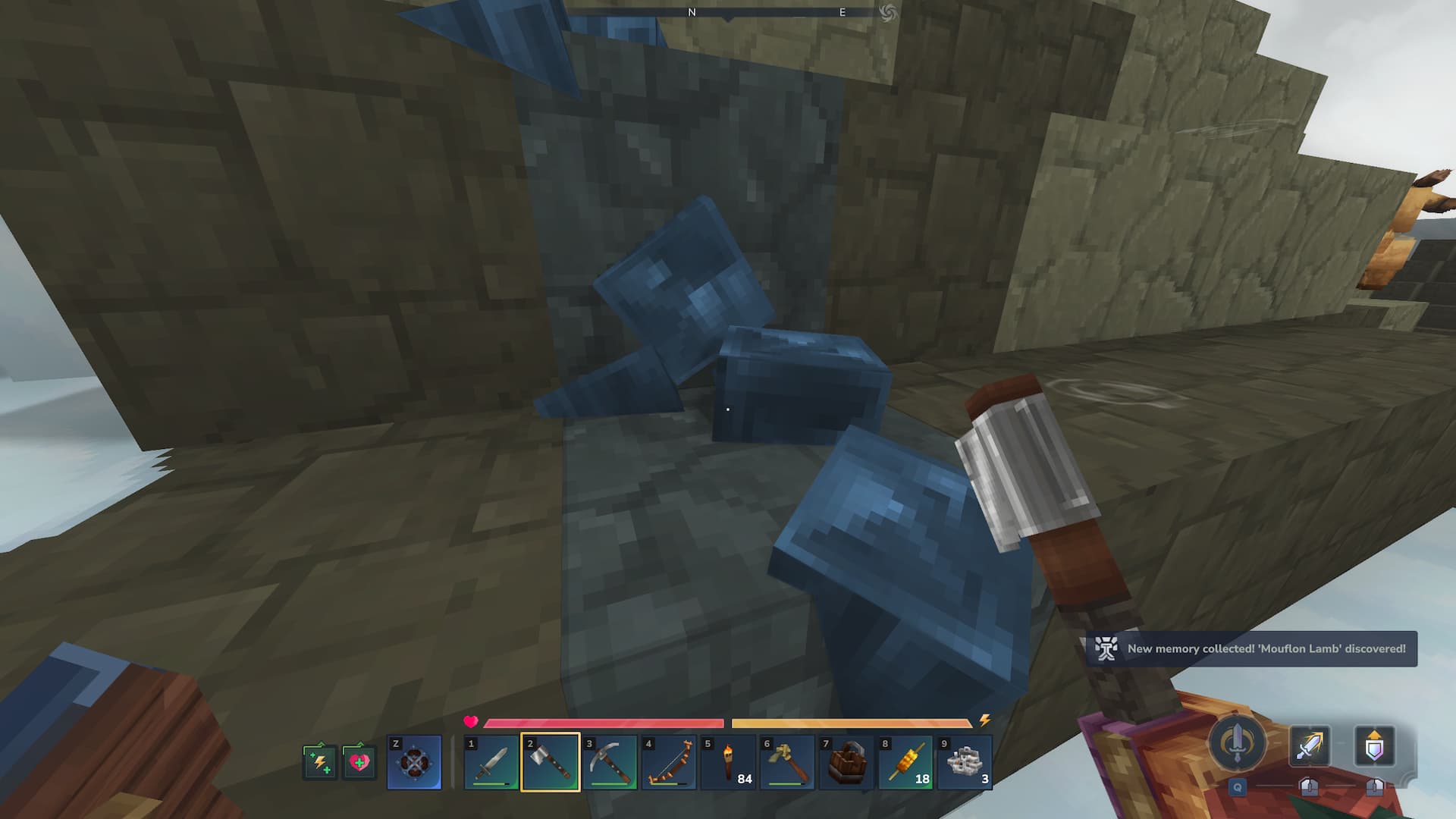Use the glowing sword attack ability

tap(1310, 745)
